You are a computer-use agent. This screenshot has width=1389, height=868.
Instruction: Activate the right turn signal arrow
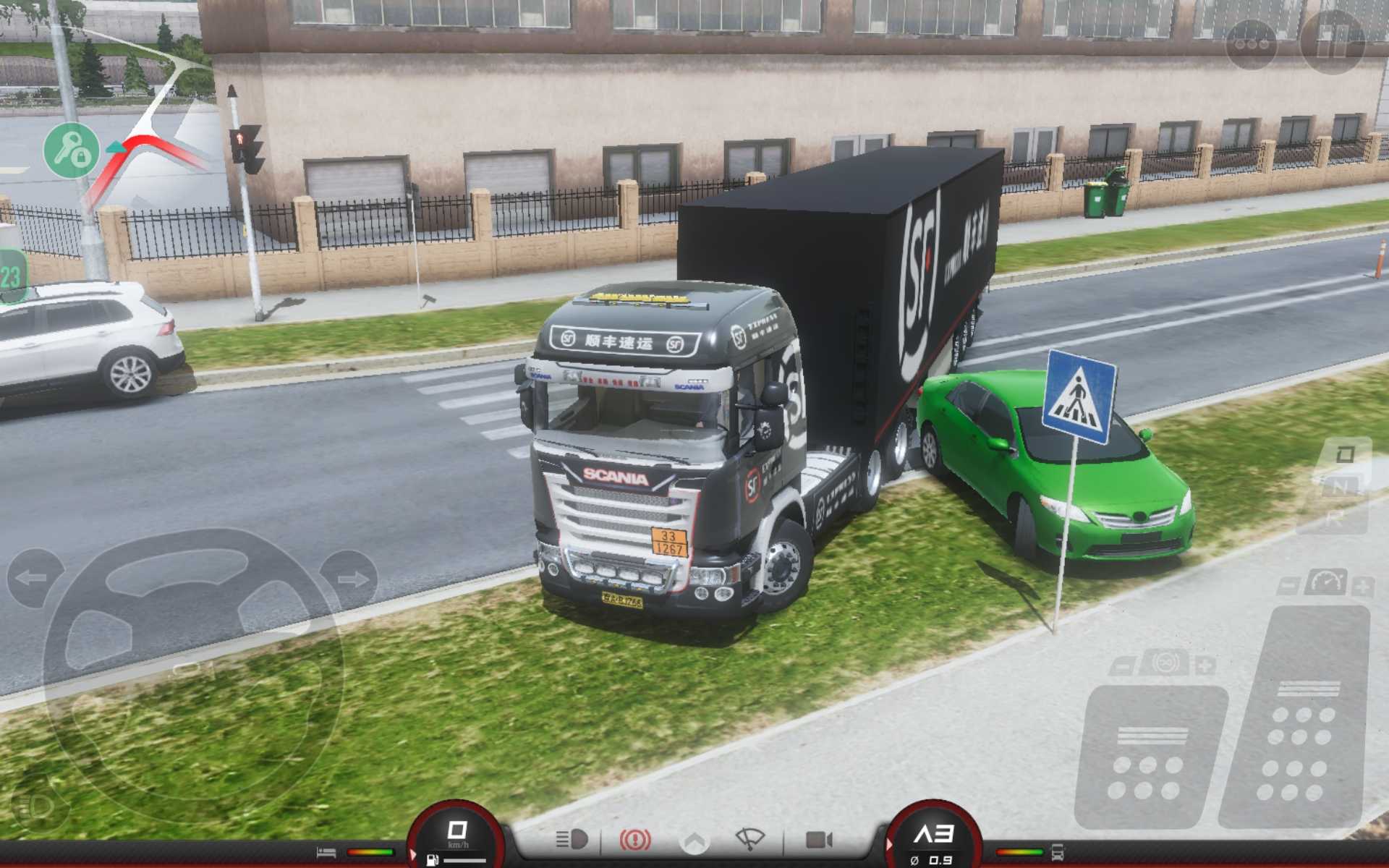pos(352,579)
